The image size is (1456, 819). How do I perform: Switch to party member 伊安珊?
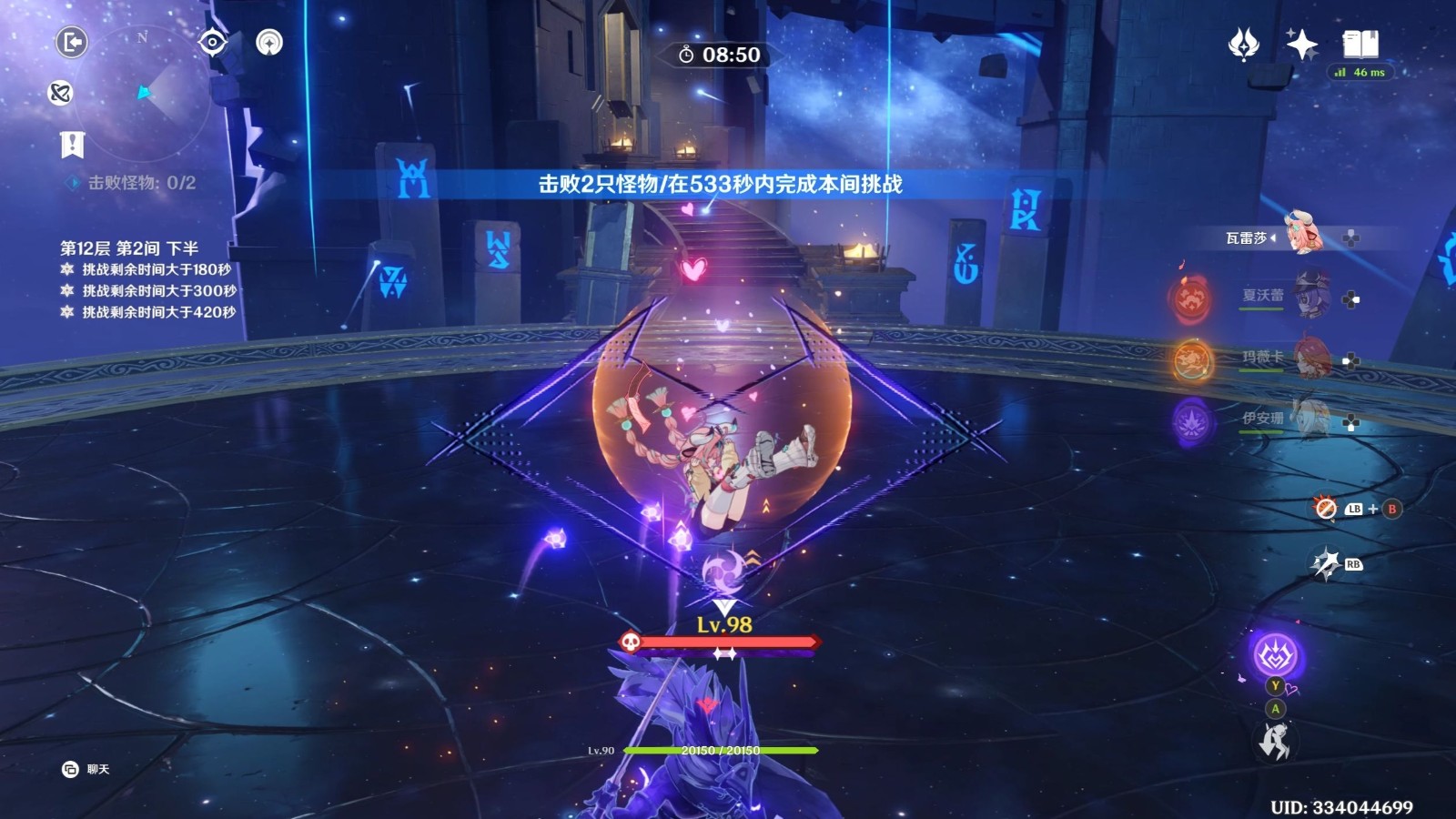pyautogui.click(x=1309, y=419)
